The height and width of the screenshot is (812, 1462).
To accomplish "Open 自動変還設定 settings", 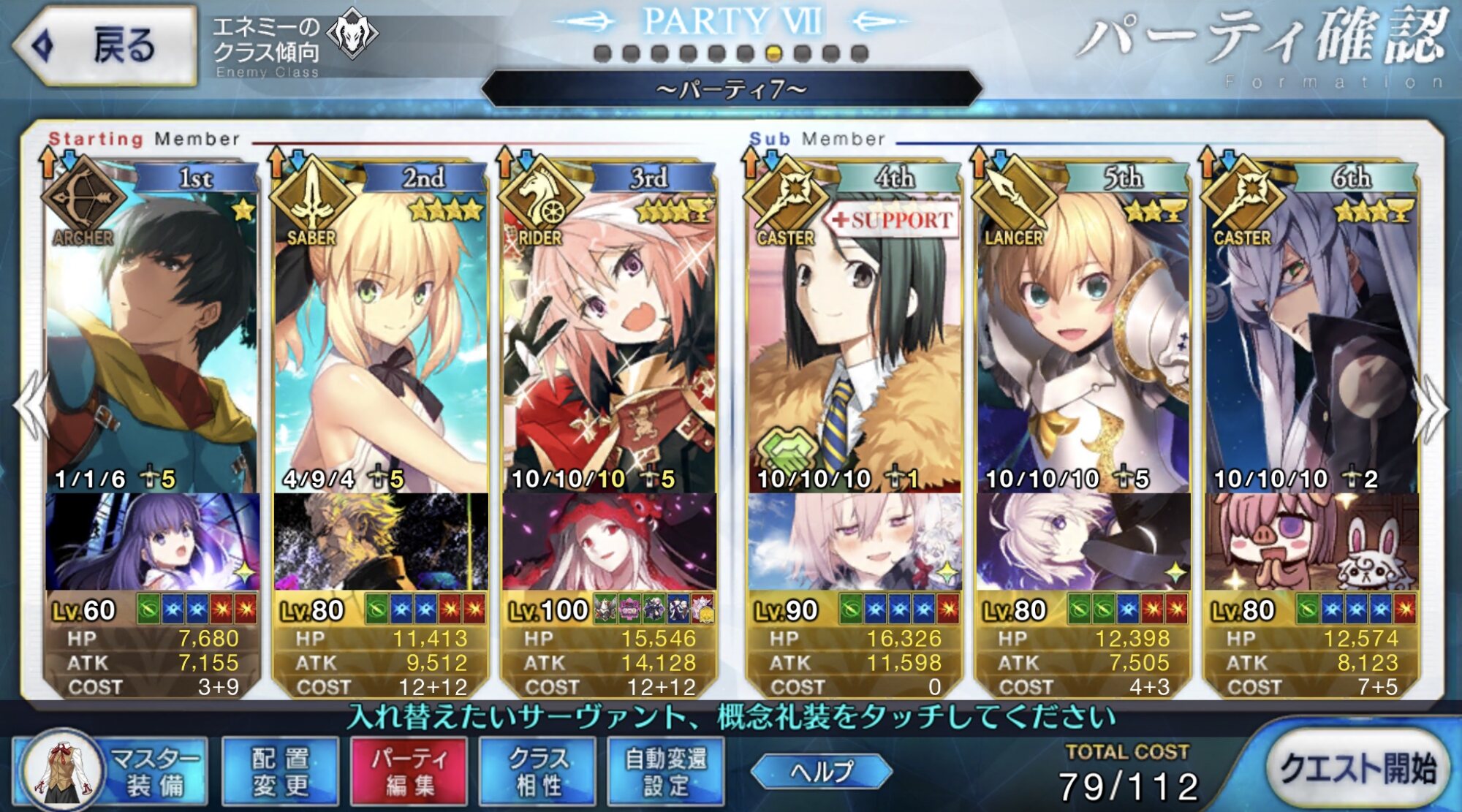I will point(666,772).
